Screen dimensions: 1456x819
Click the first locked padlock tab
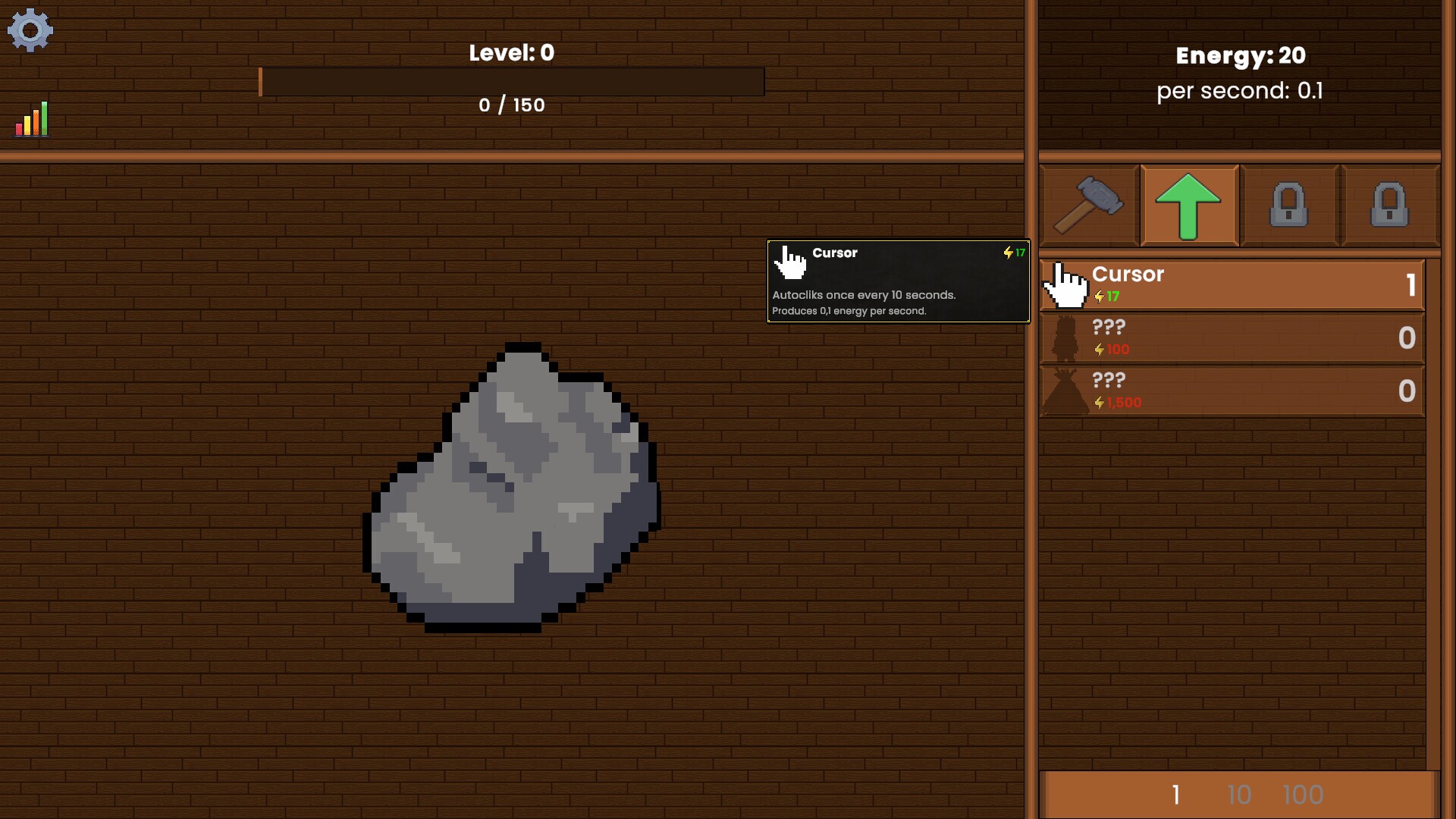pyautogui.click(x=1289, y=205)
